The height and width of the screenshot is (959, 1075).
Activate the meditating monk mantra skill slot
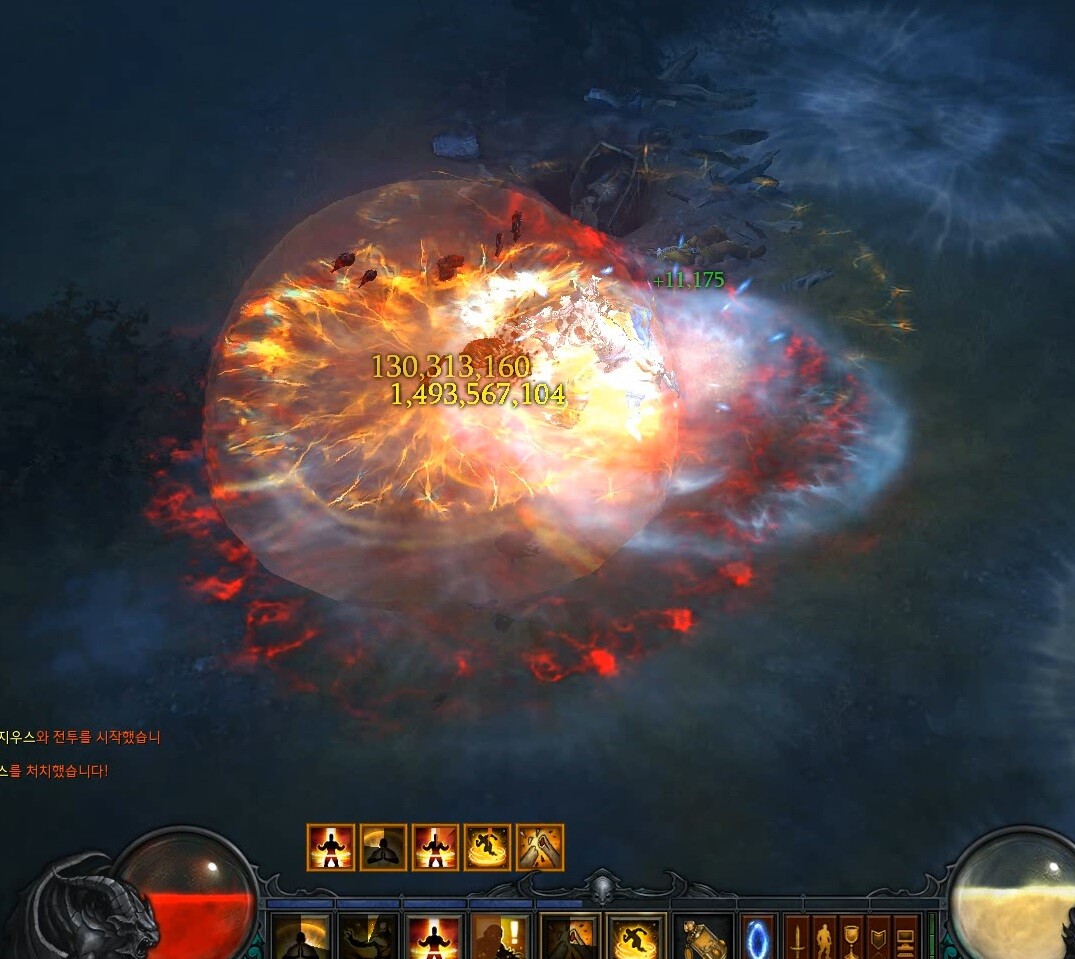coord(301,938)
